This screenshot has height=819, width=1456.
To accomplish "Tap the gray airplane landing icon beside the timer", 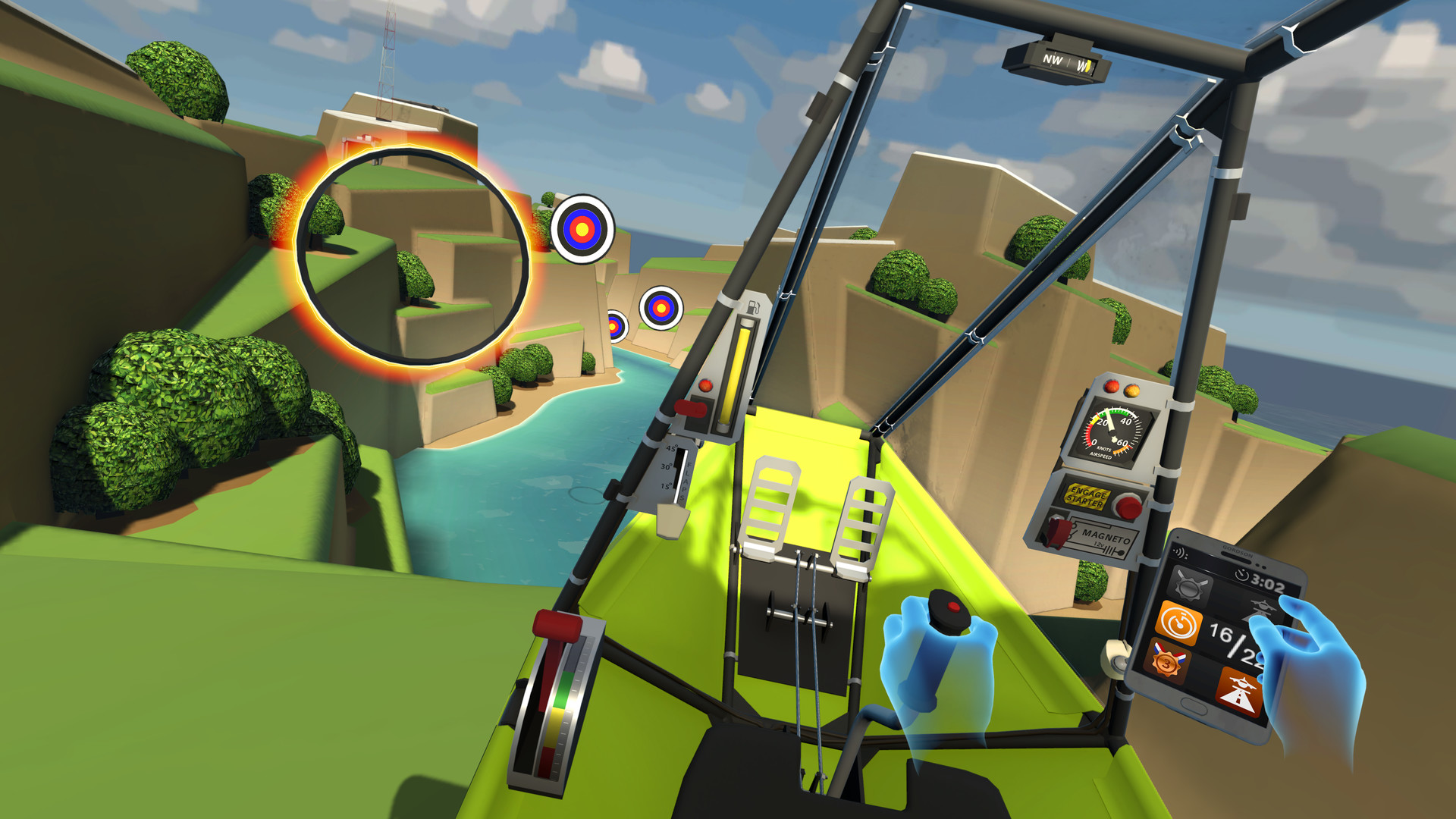I will click(x=1260, y=609).
